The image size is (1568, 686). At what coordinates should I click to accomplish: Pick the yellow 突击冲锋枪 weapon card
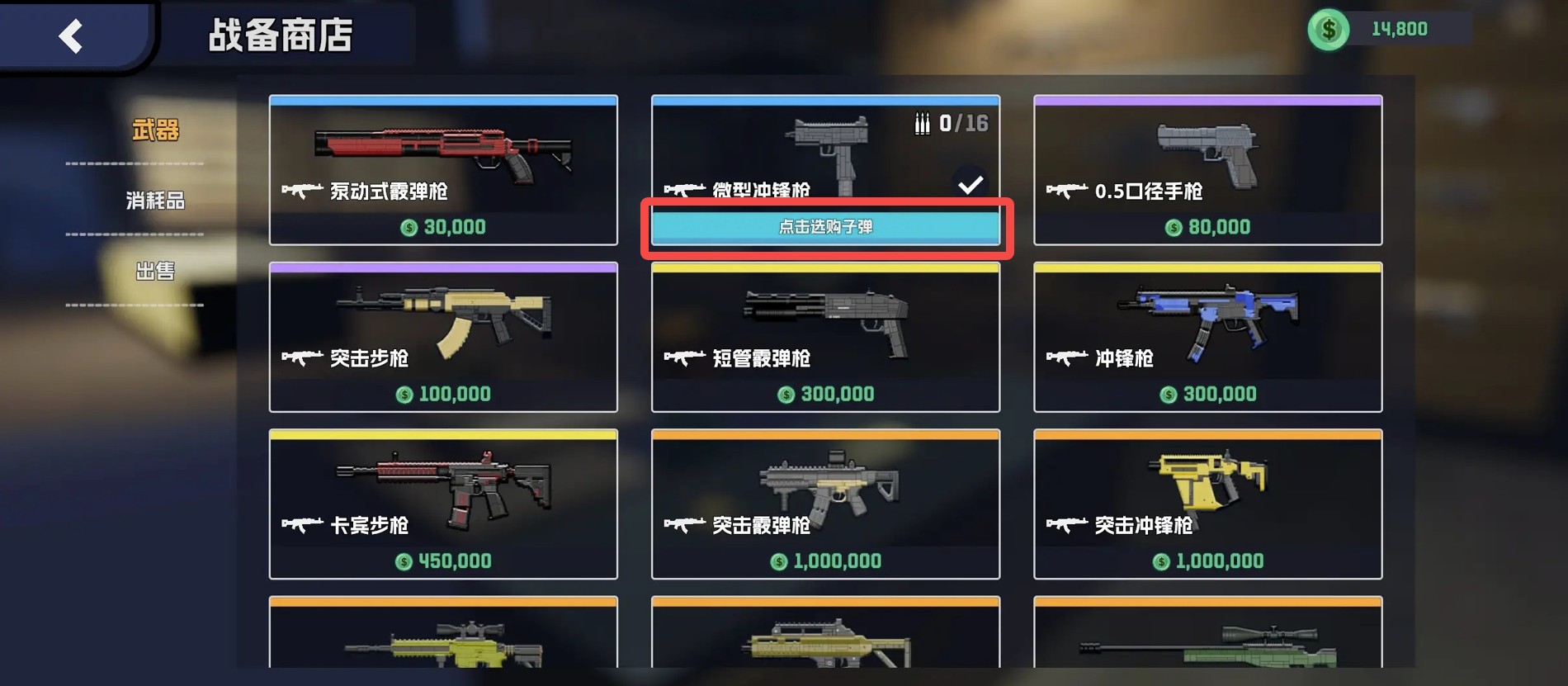point(1207,504)
